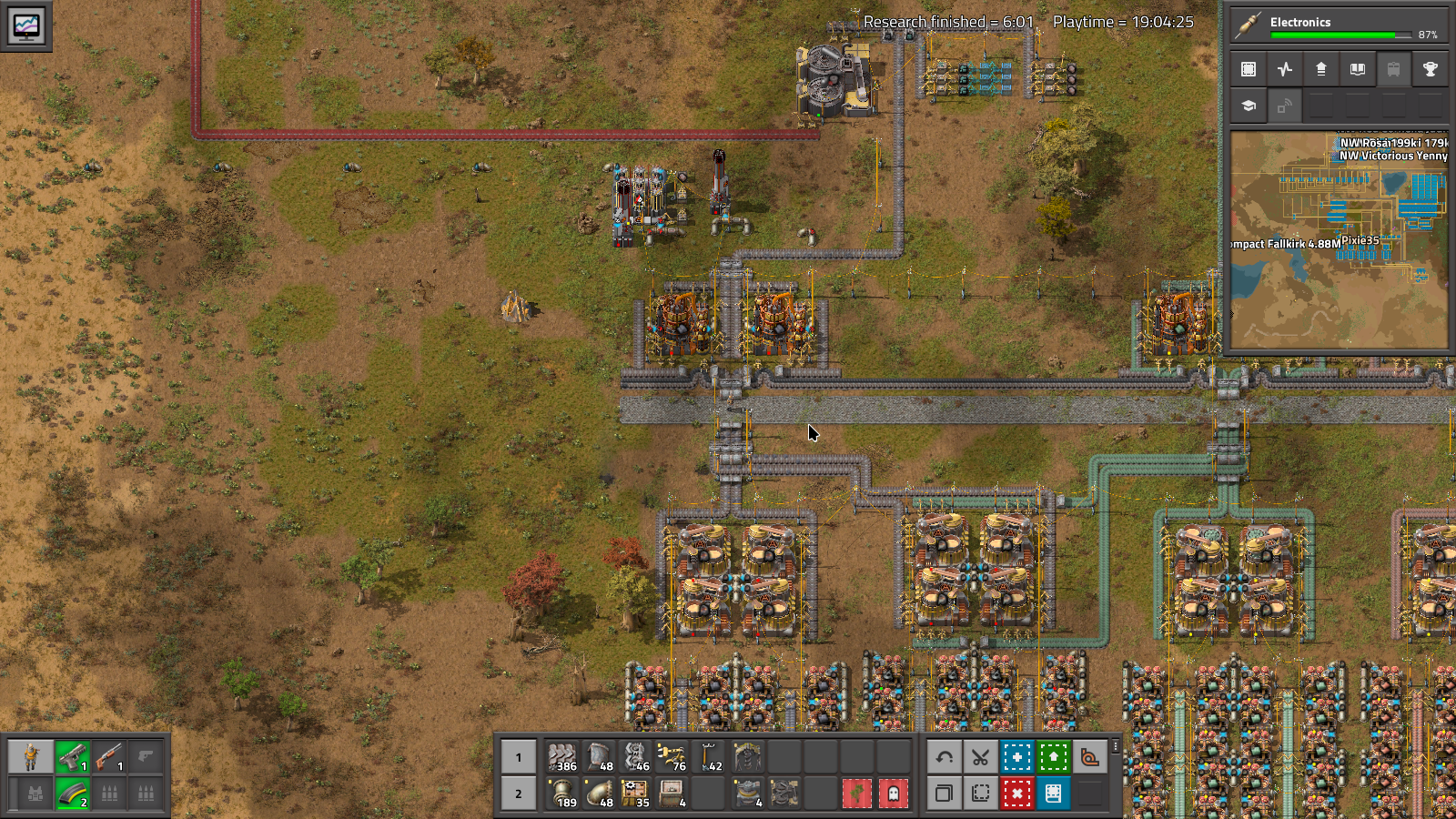Select the pistol weapon slot

[x=72, y=757]
